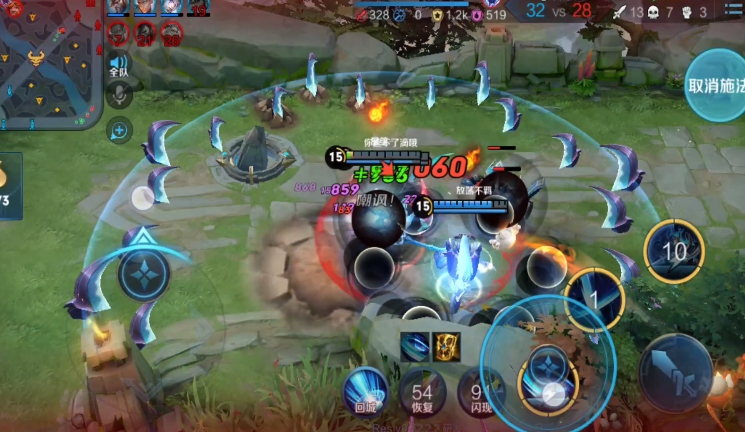Toggle the microphone button
This screenshot has height=432, width=745.
coord(119,96)
